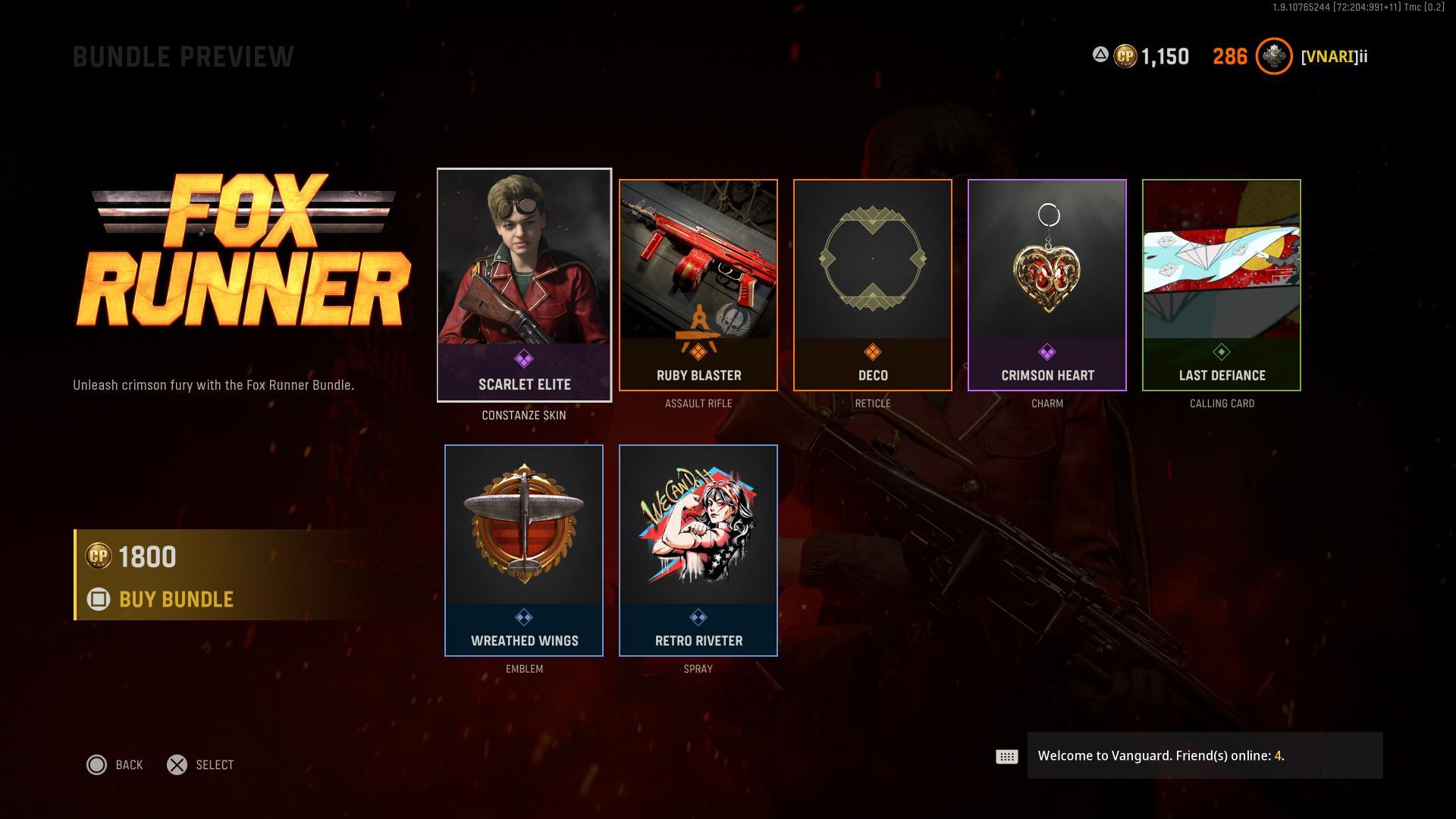
Task: Select the Wreathed Wings emblem
Action: pos(524,551)
